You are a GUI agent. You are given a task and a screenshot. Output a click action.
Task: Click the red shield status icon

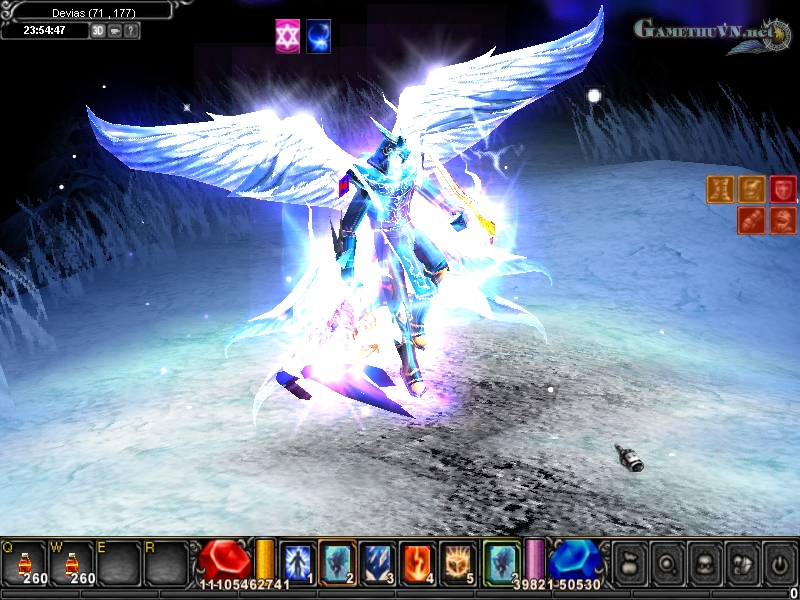pos(782,188)
